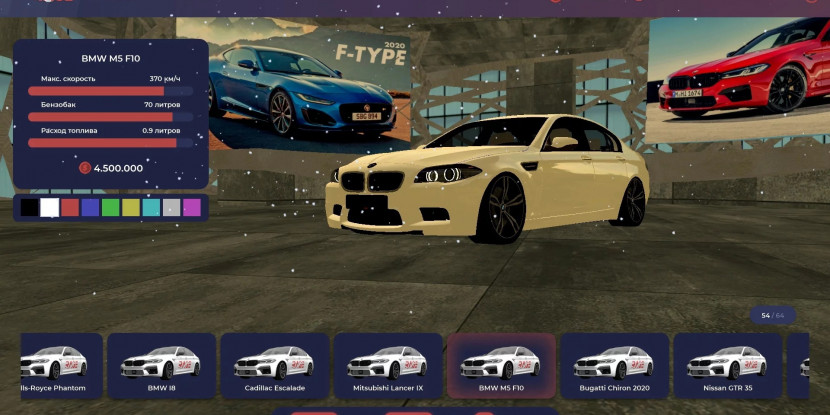Screen dimensions: 830x415
Task: Select the Nissan GTR 35 card
Action: [x=727, y=365]
